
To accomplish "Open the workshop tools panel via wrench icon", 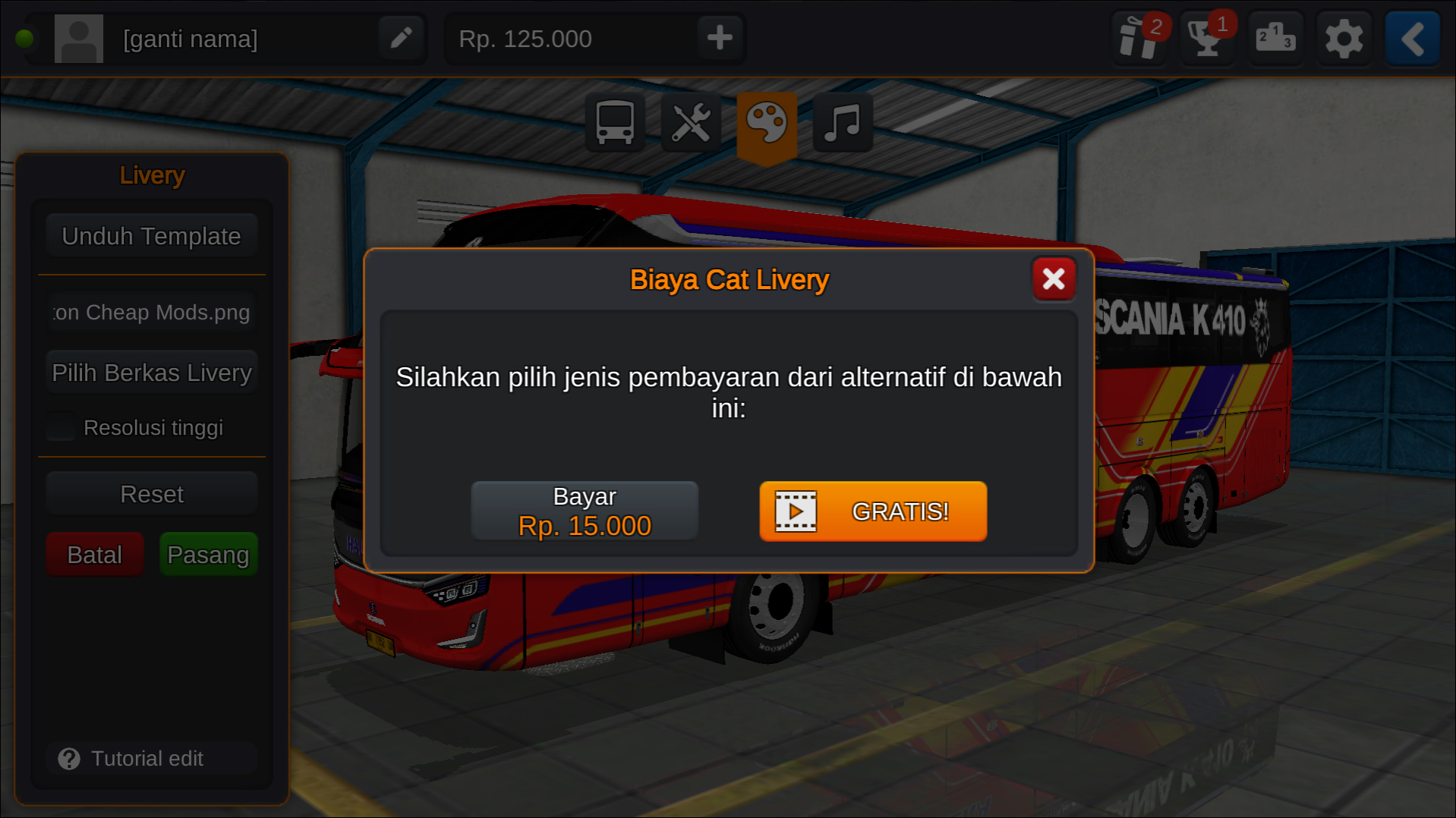I will pyautogui.click(x=690, y=122).
